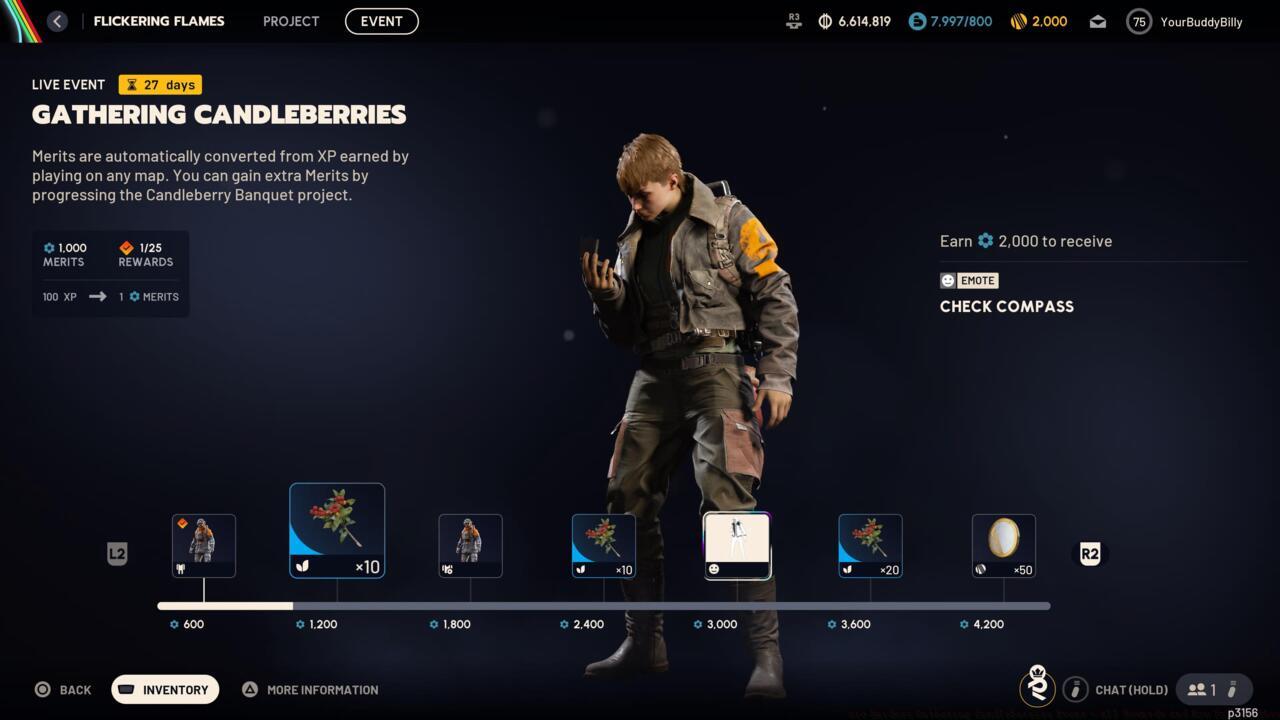Open the player level 75 badge icon
This screenshot has width=1280, height=720.
point(1138,21)
